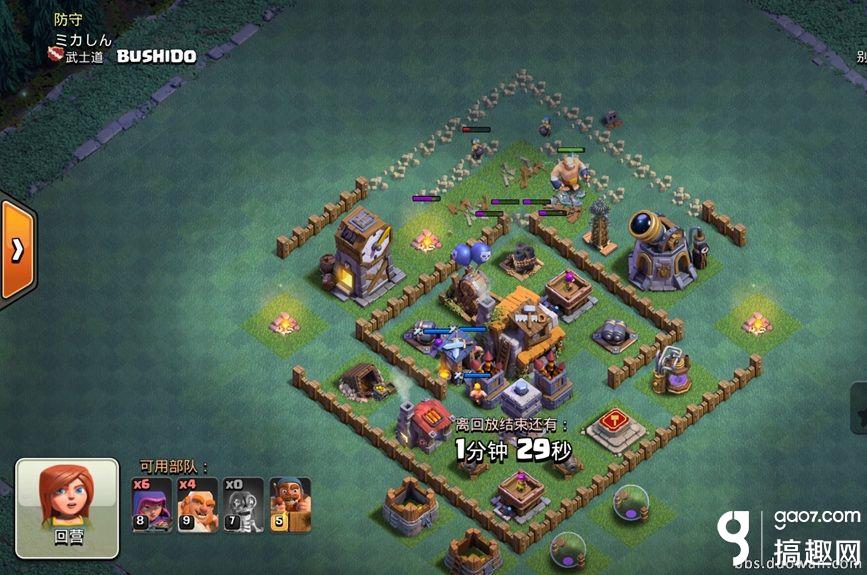
Task: Select the Giant troop card
Action: [197, 504]
